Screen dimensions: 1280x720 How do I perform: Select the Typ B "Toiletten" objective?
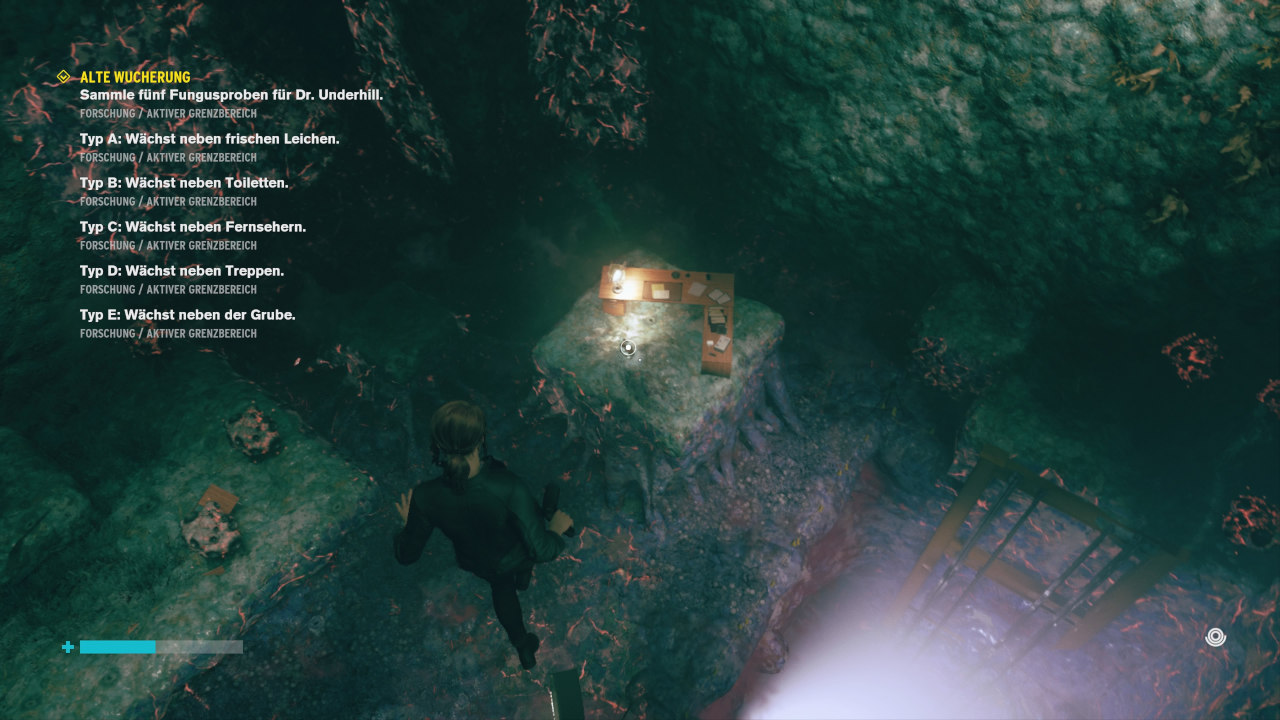point(183,183)
